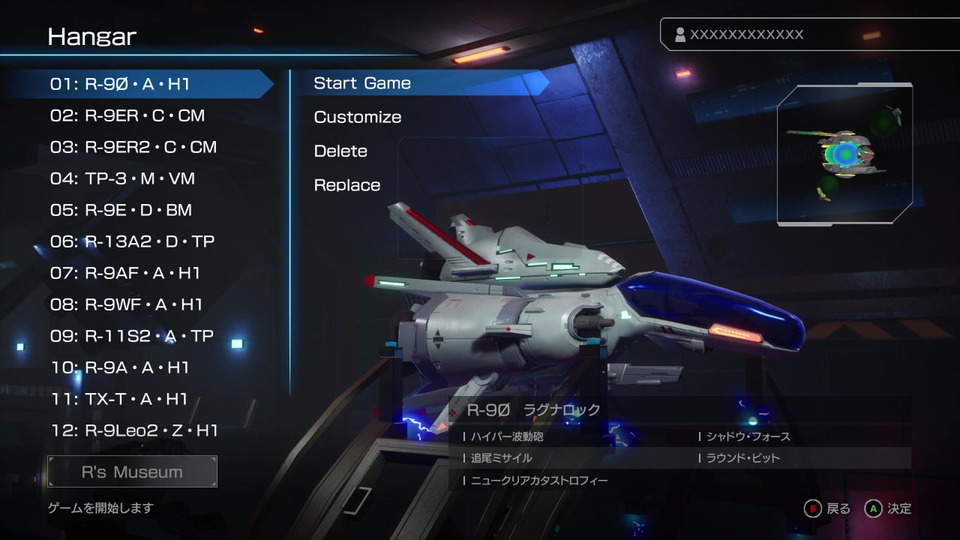Select ship 09: R-11S2・A・TP
This screenshot has width=960, height=540.
[132, 336]
